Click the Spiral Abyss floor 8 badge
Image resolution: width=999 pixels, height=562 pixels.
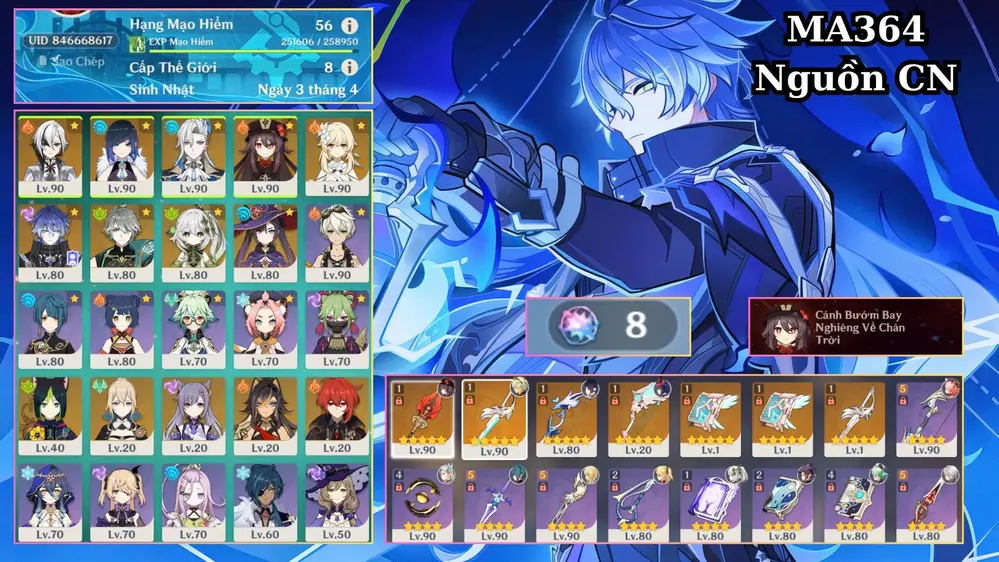608,327
